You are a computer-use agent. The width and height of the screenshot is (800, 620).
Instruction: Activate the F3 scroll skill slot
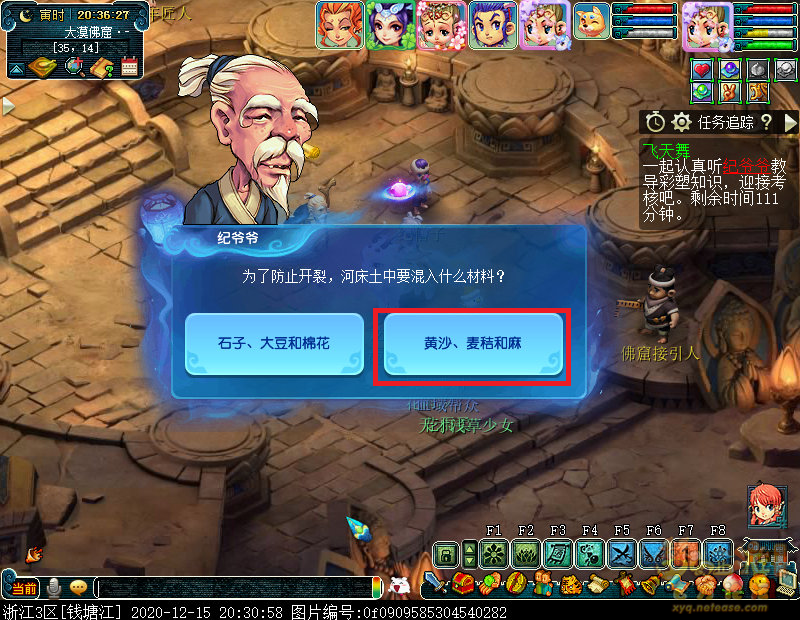[x=557, y=553]
